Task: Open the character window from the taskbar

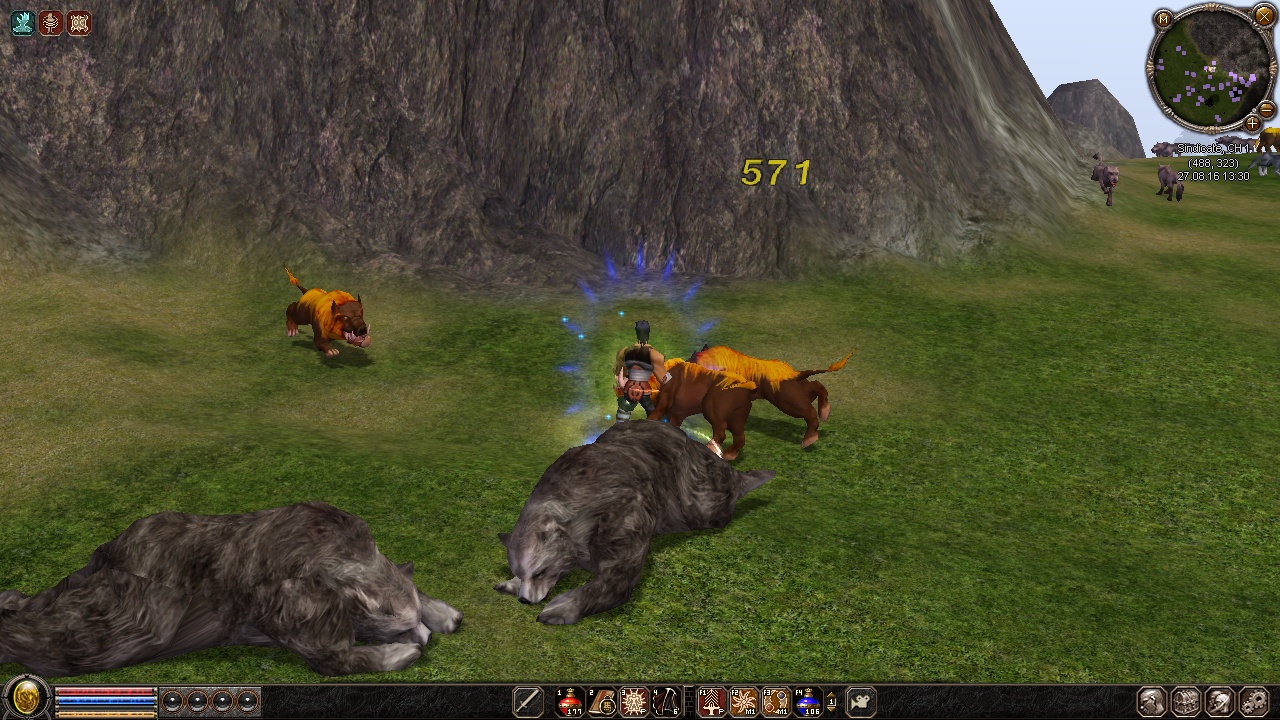Action: tap(1152, 702)
